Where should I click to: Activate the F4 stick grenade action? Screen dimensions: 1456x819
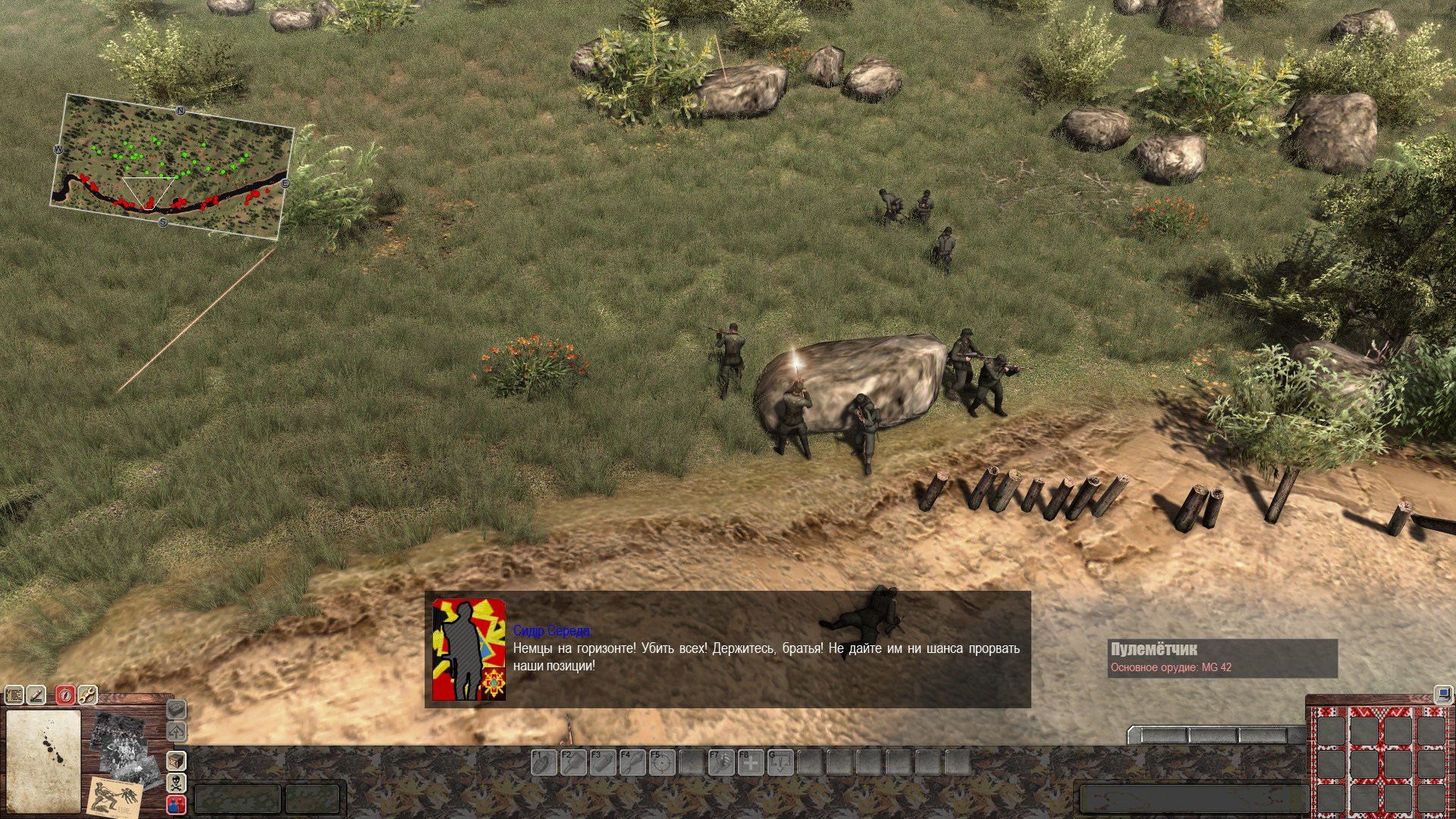pos(632,762)
